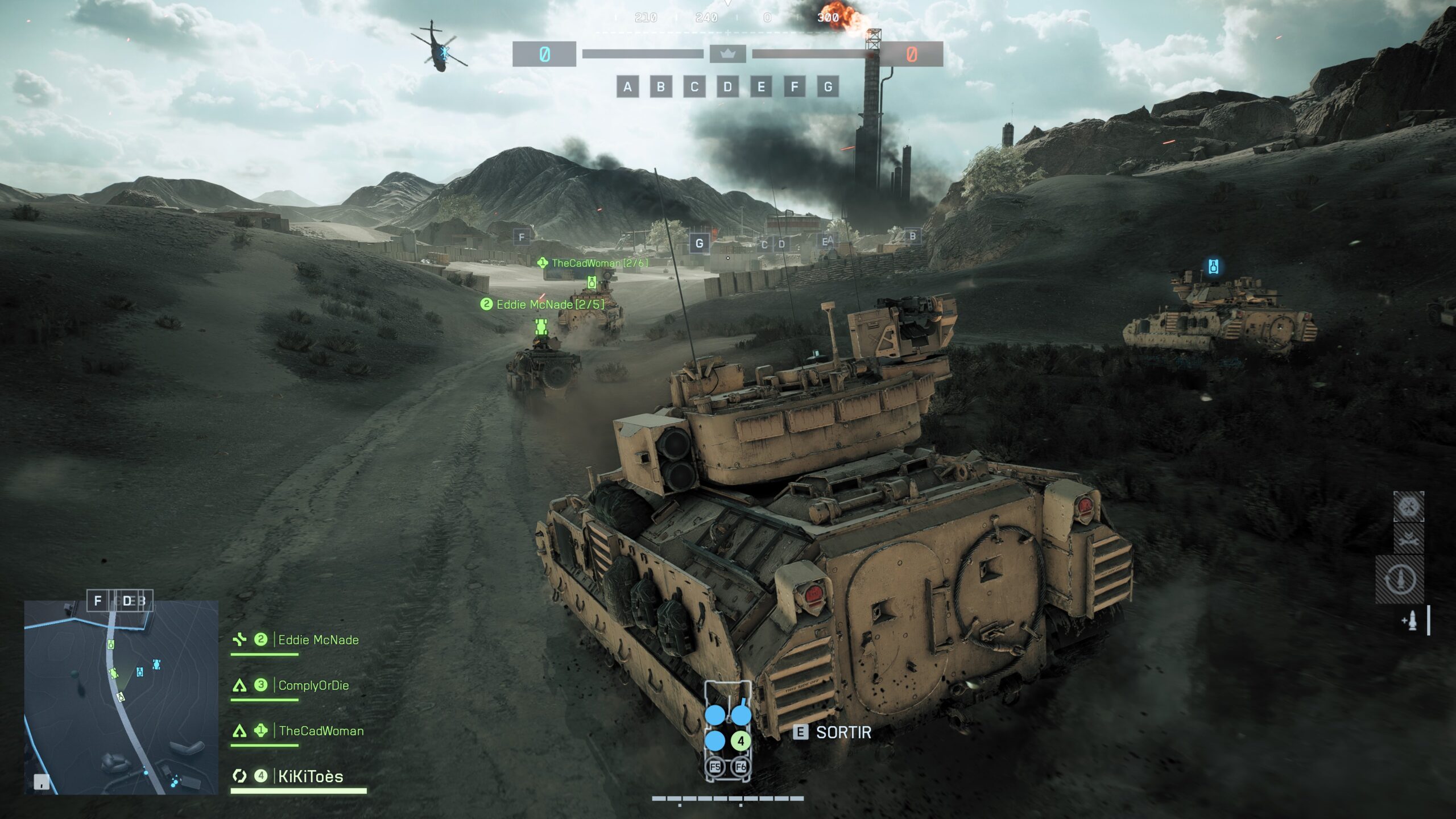Select objective B in the top flag row
The width and height of the screenshot is (1456, 819).
[x=661, y=87]
